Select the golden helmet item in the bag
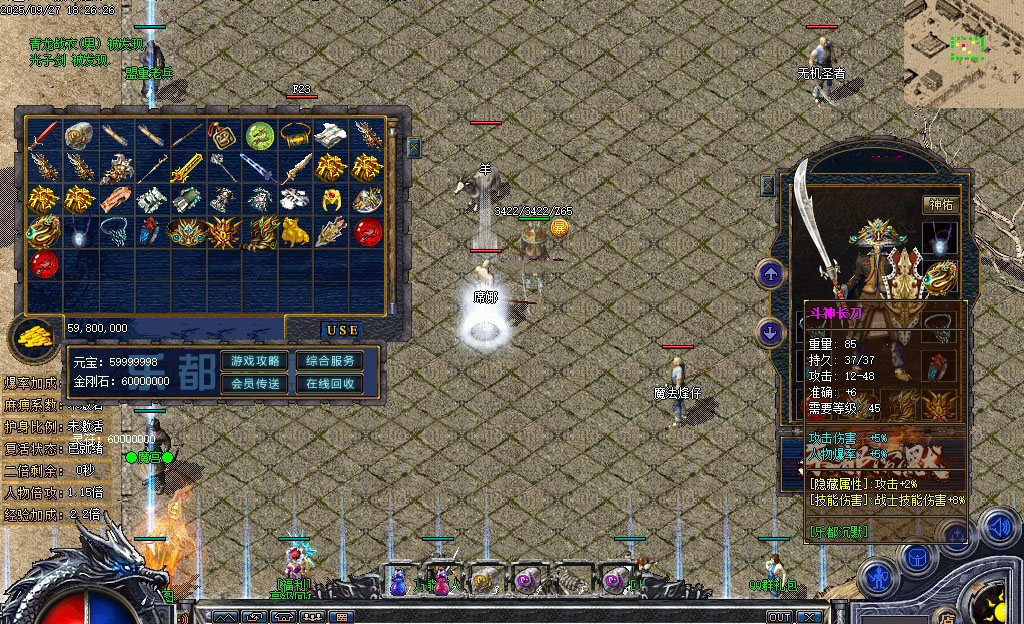 click(x=332, y=200)
